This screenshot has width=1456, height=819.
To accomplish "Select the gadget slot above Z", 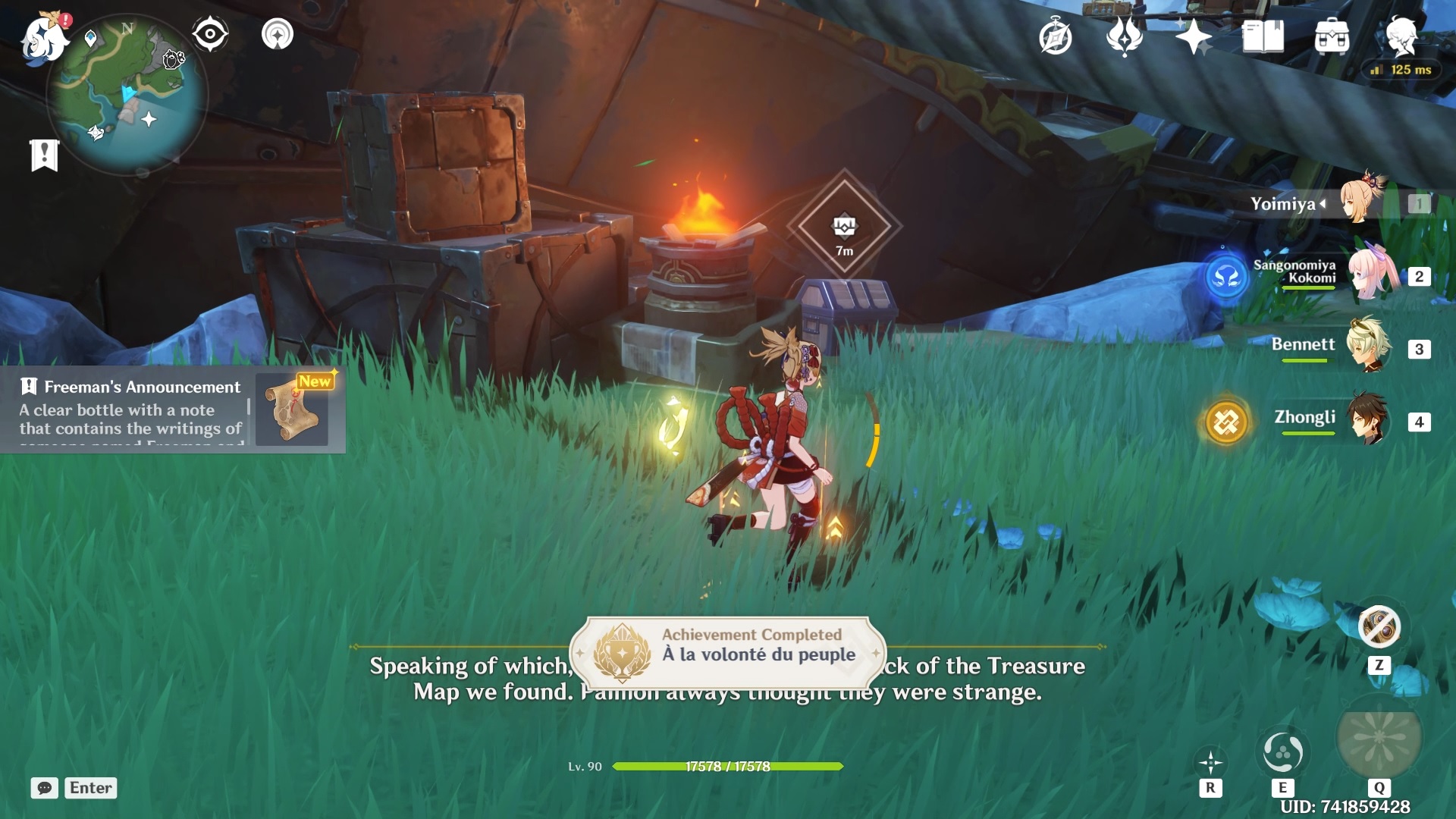I will 1379,626.
